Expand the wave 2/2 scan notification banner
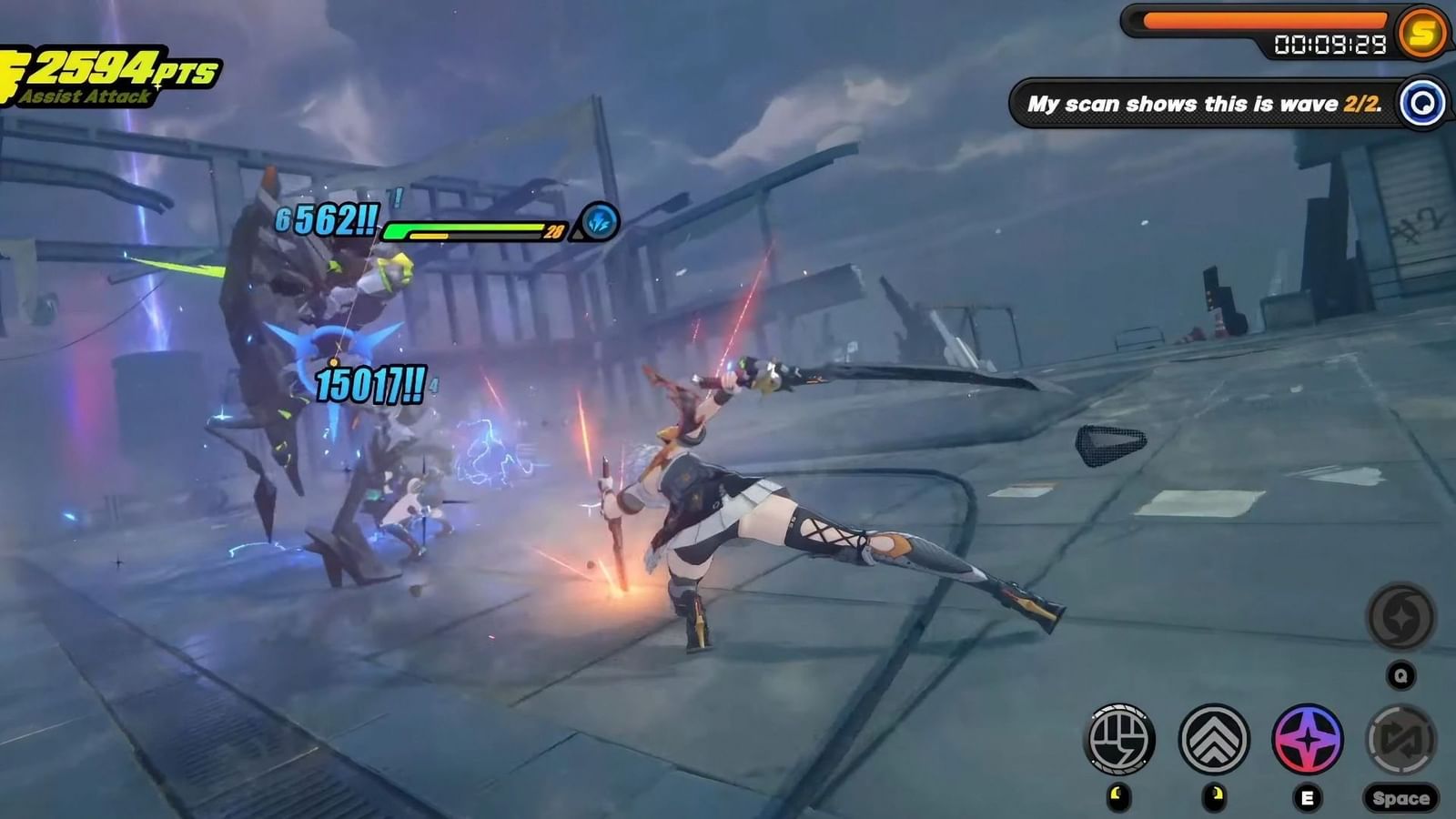 tap(1203, 103)
